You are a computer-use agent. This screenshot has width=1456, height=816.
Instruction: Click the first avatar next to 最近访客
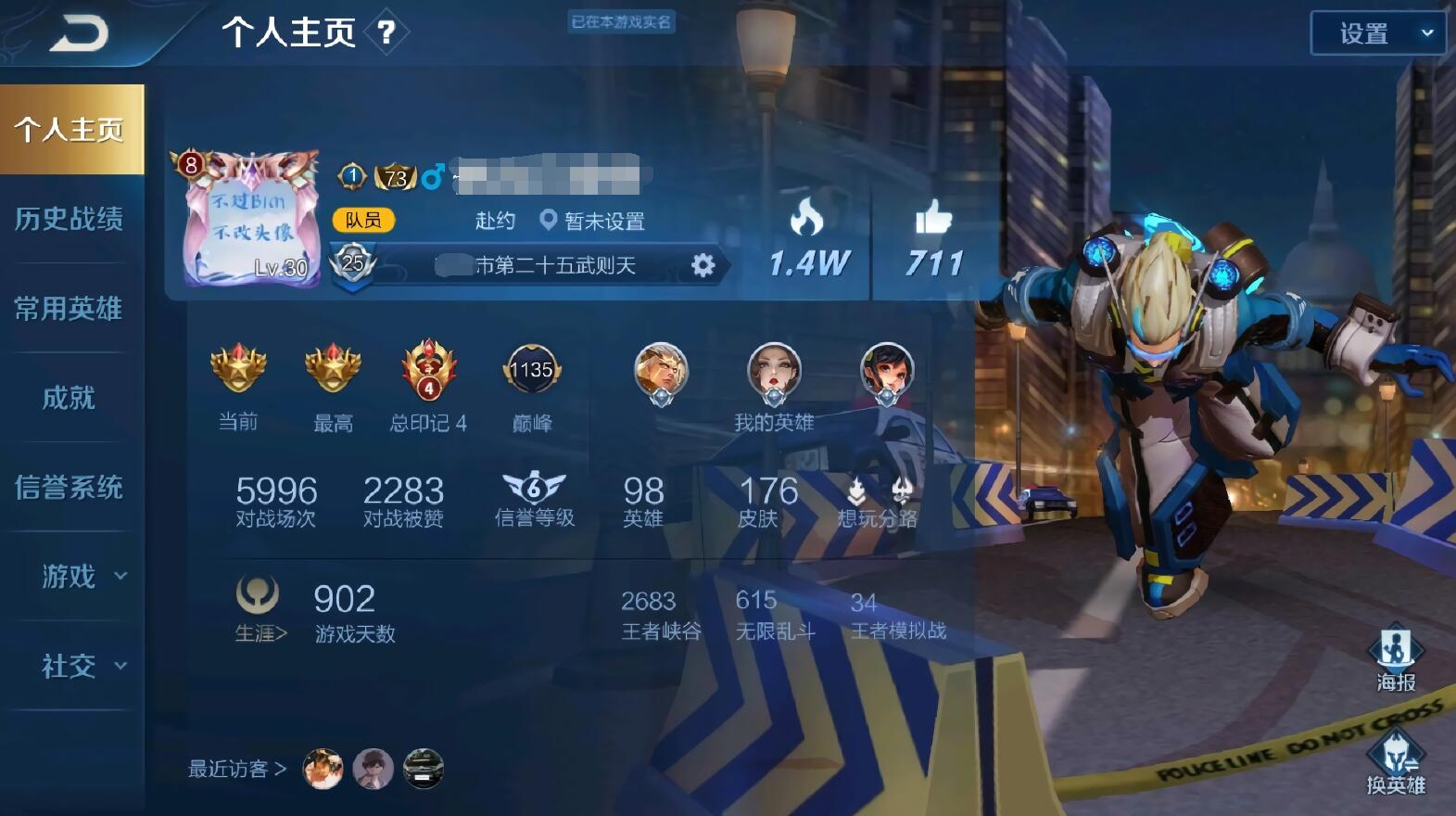coord(323,769)
